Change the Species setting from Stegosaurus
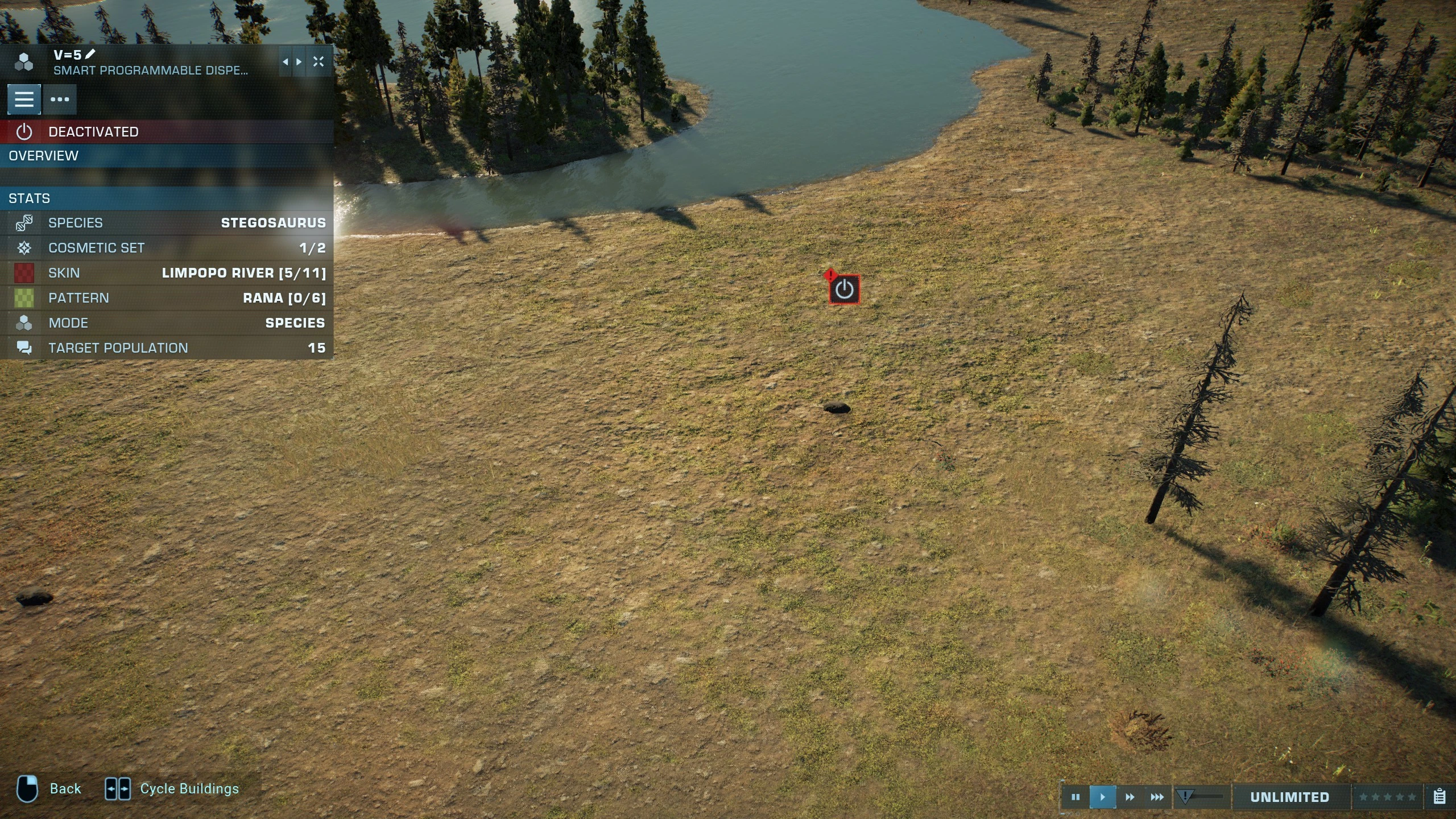1456x819 pixels. pyautogui.click(x=166, y=223)
